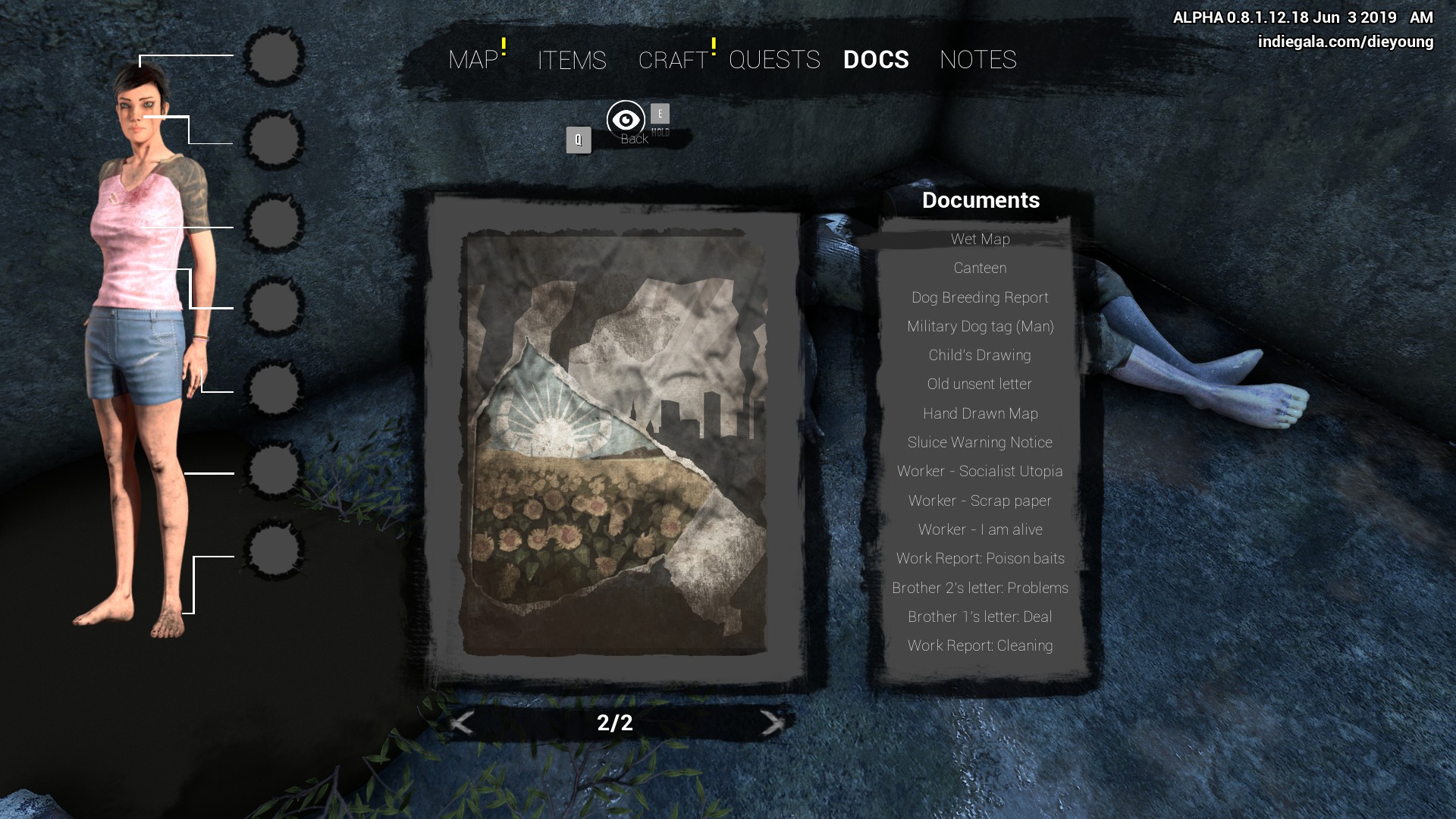Viewport: 1456px width, 819px height.
Task: Click the next page arrow
Action: (x=771, y=723)
